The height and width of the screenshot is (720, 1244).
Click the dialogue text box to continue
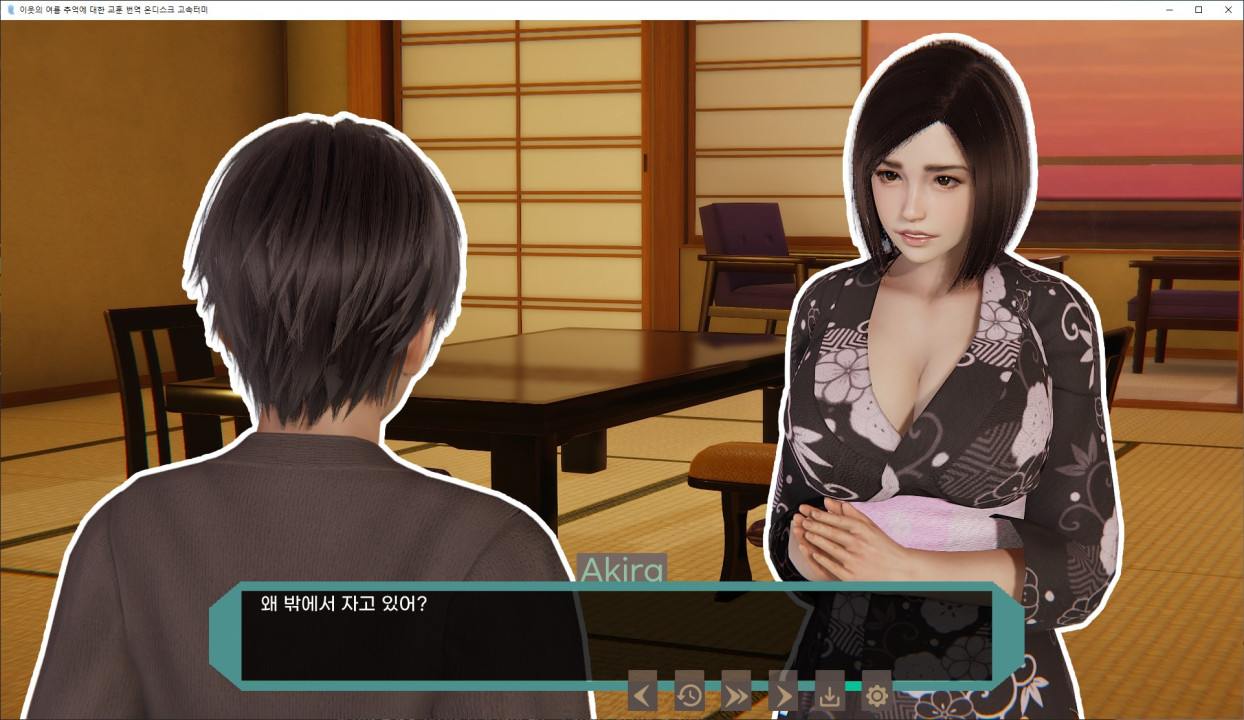pos(615,634)
